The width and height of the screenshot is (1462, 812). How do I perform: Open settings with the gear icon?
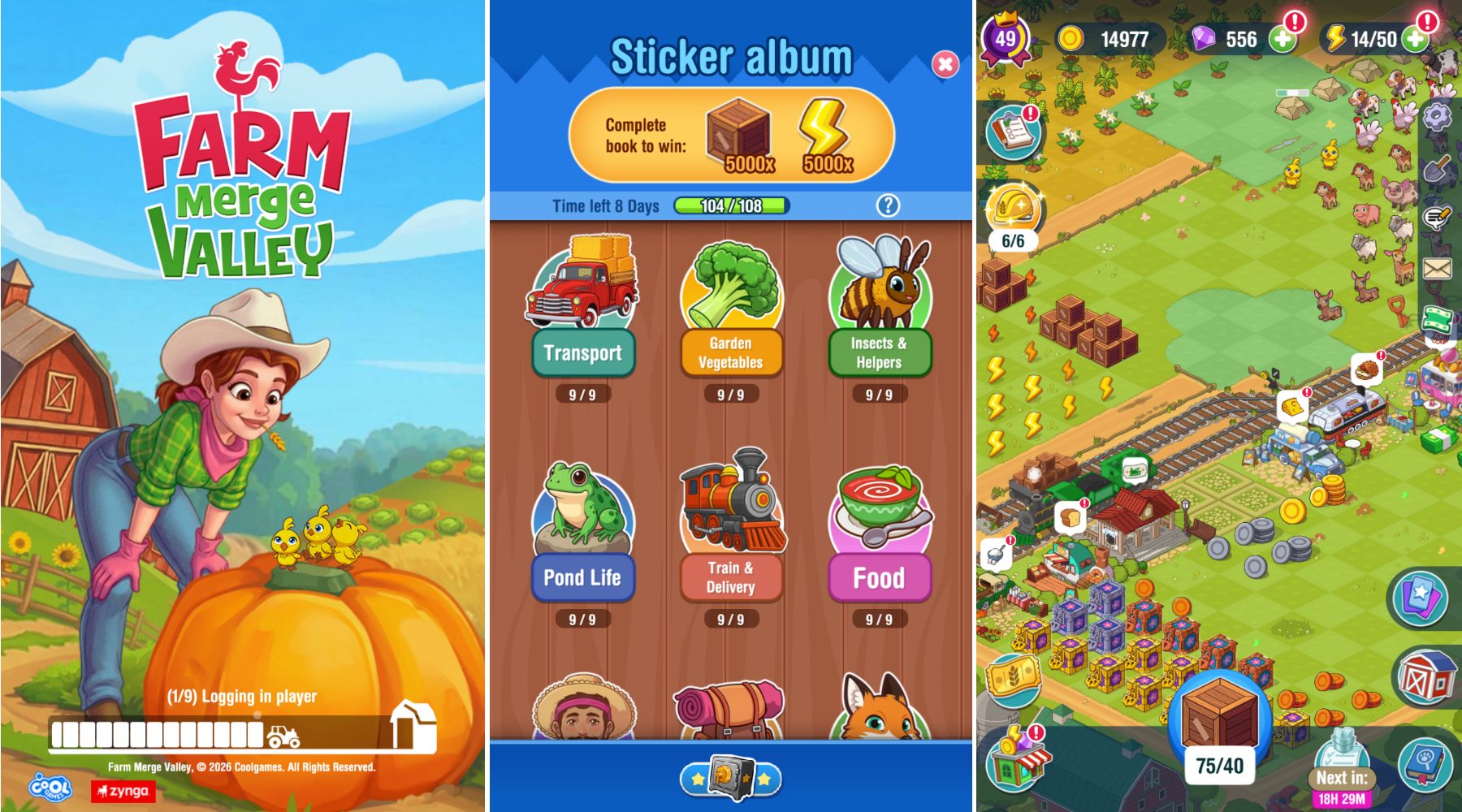1437,116
